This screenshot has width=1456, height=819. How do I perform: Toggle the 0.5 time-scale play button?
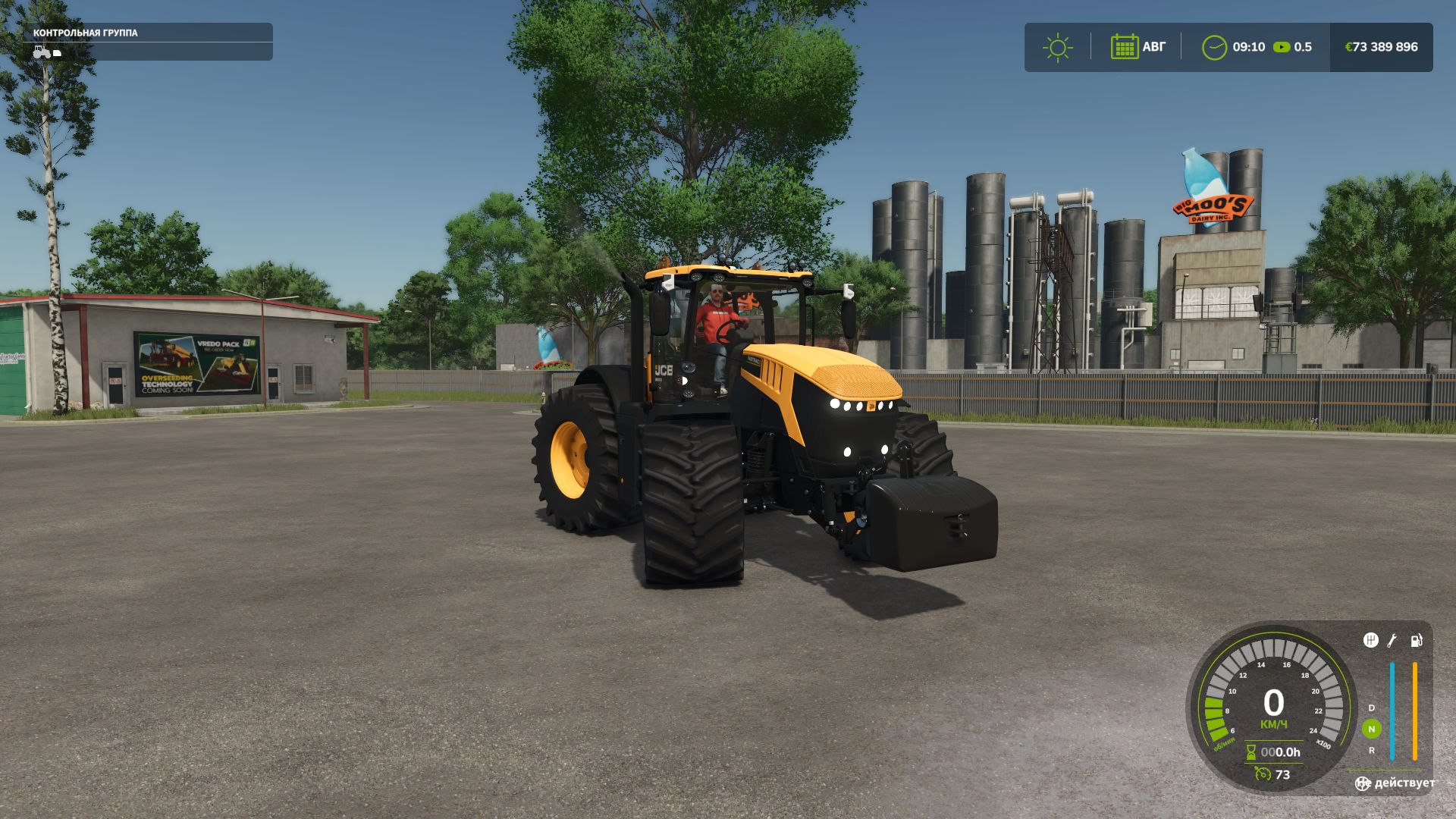(x=1282, y=47)
